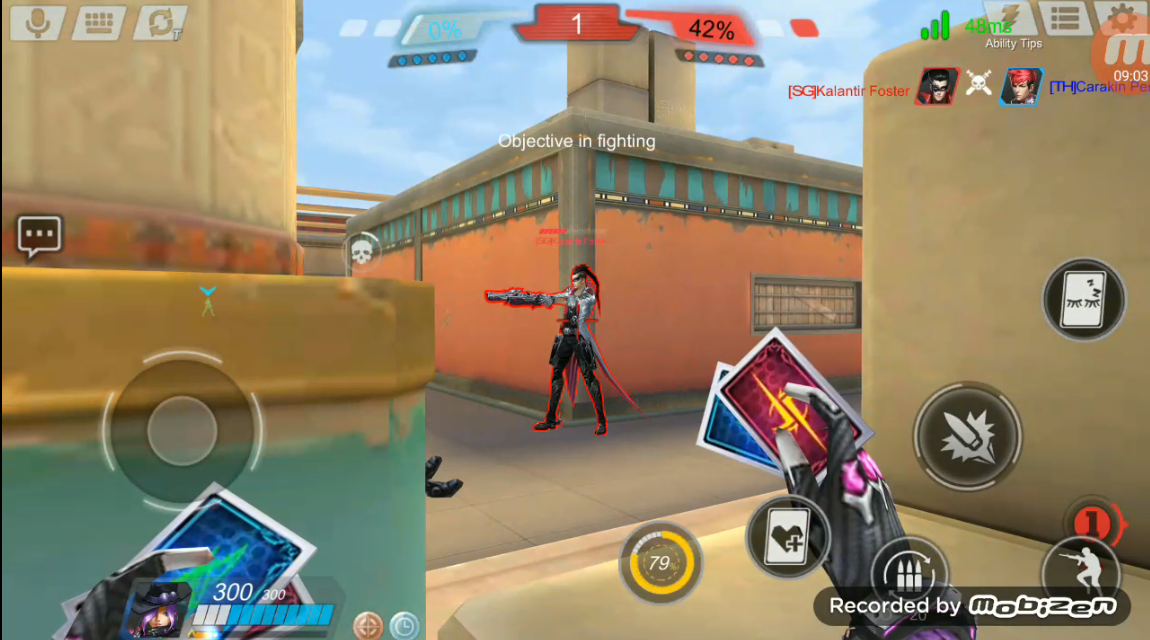Toggle the microphone voice chat button

point(38,22)
